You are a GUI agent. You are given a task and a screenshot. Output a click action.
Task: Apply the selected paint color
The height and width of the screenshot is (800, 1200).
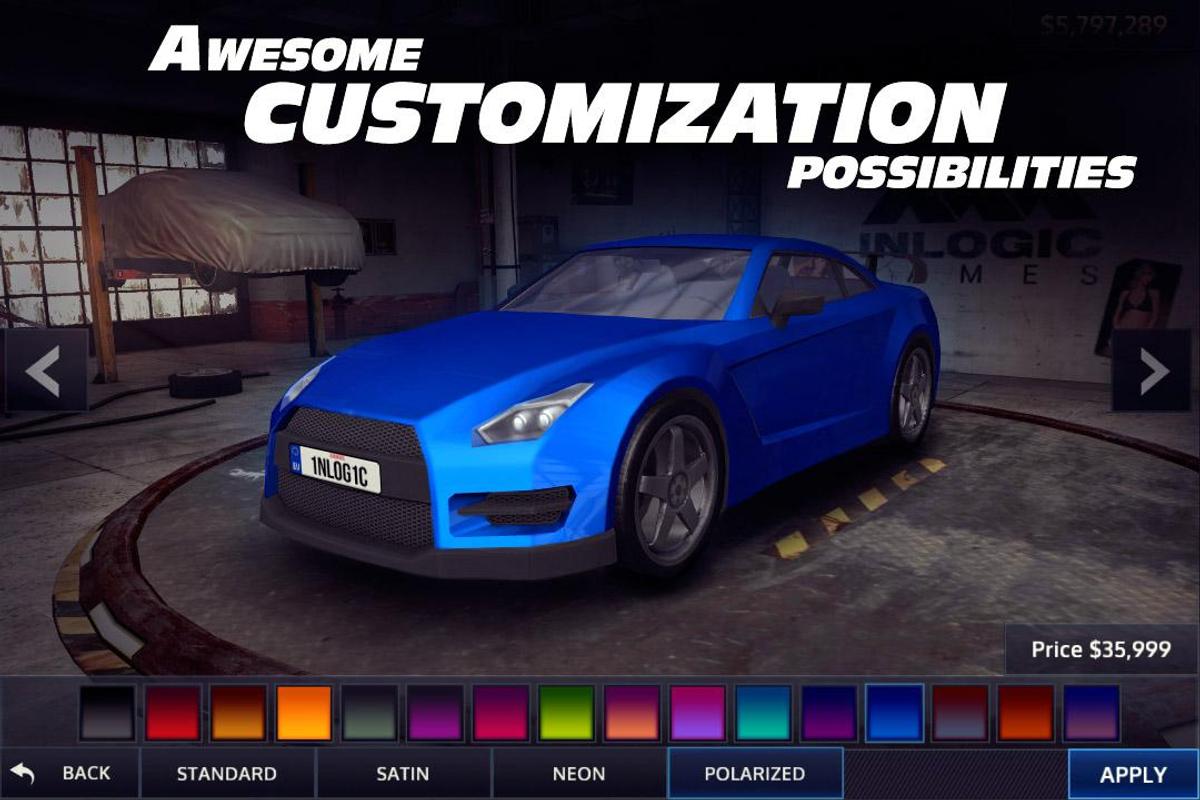(x=1133, y=774)
